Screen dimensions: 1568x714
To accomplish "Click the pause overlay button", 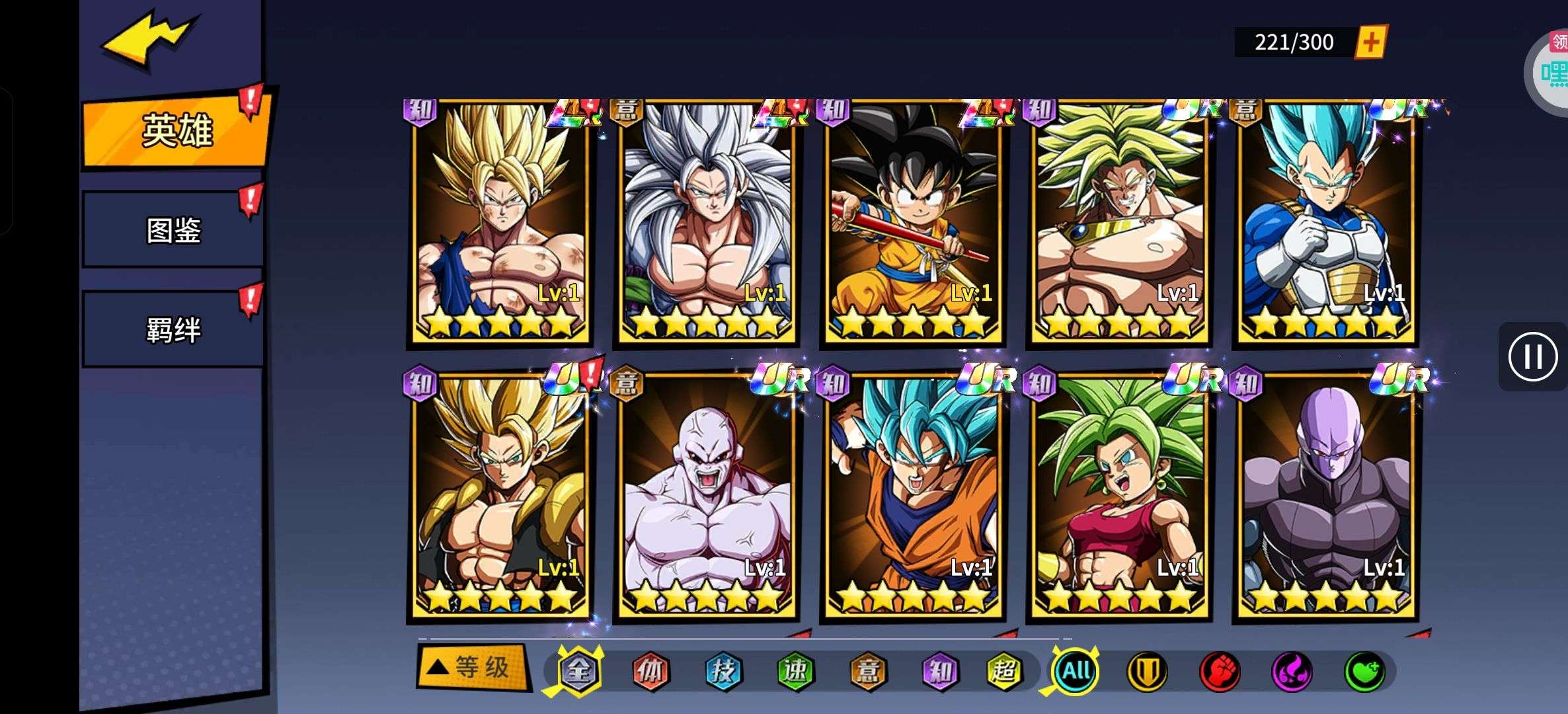I will click(x=1532, y=357).
